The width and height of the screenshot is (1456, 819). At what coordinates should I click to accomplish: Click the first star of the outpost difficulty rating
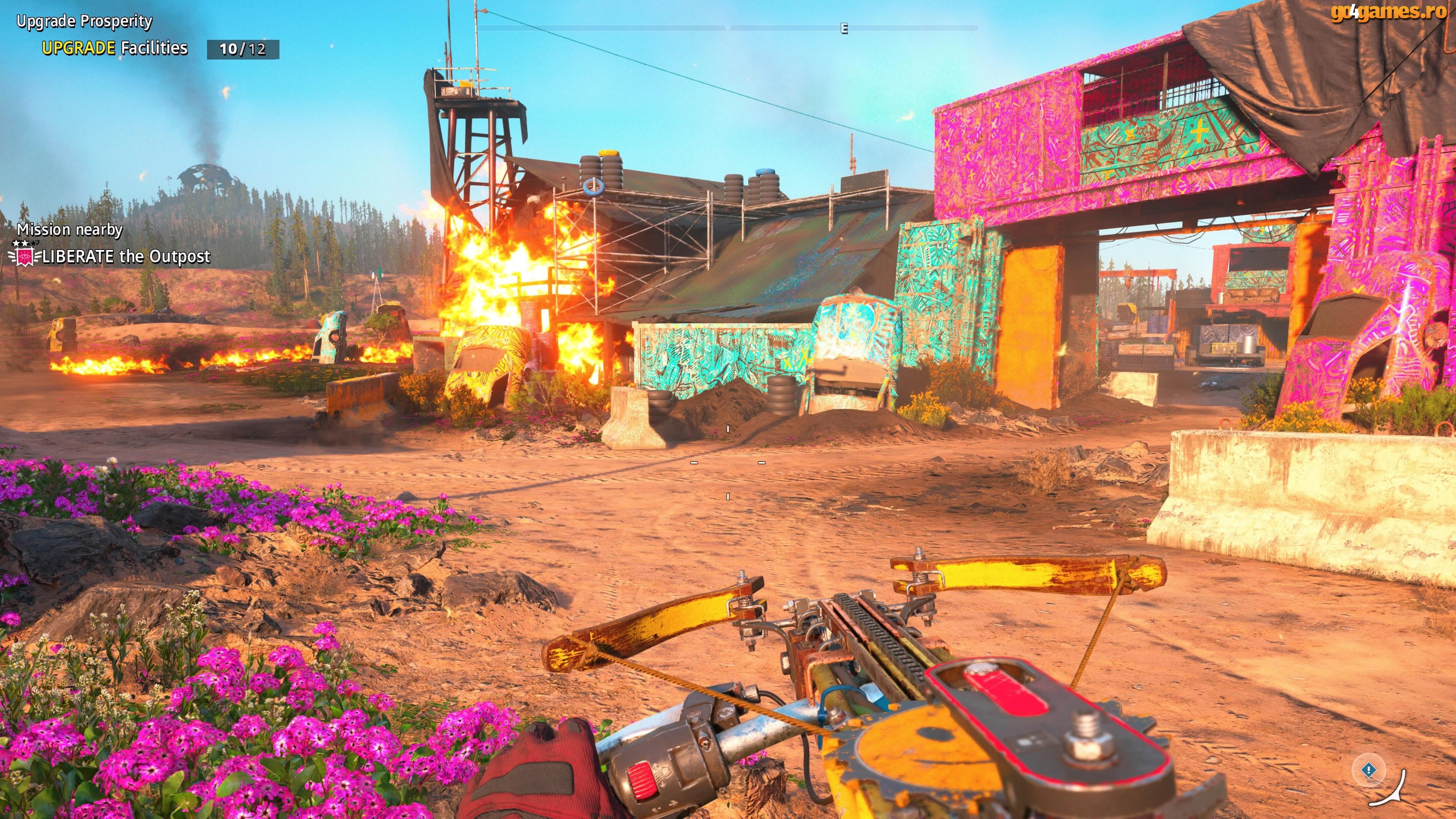click(15, 243)
